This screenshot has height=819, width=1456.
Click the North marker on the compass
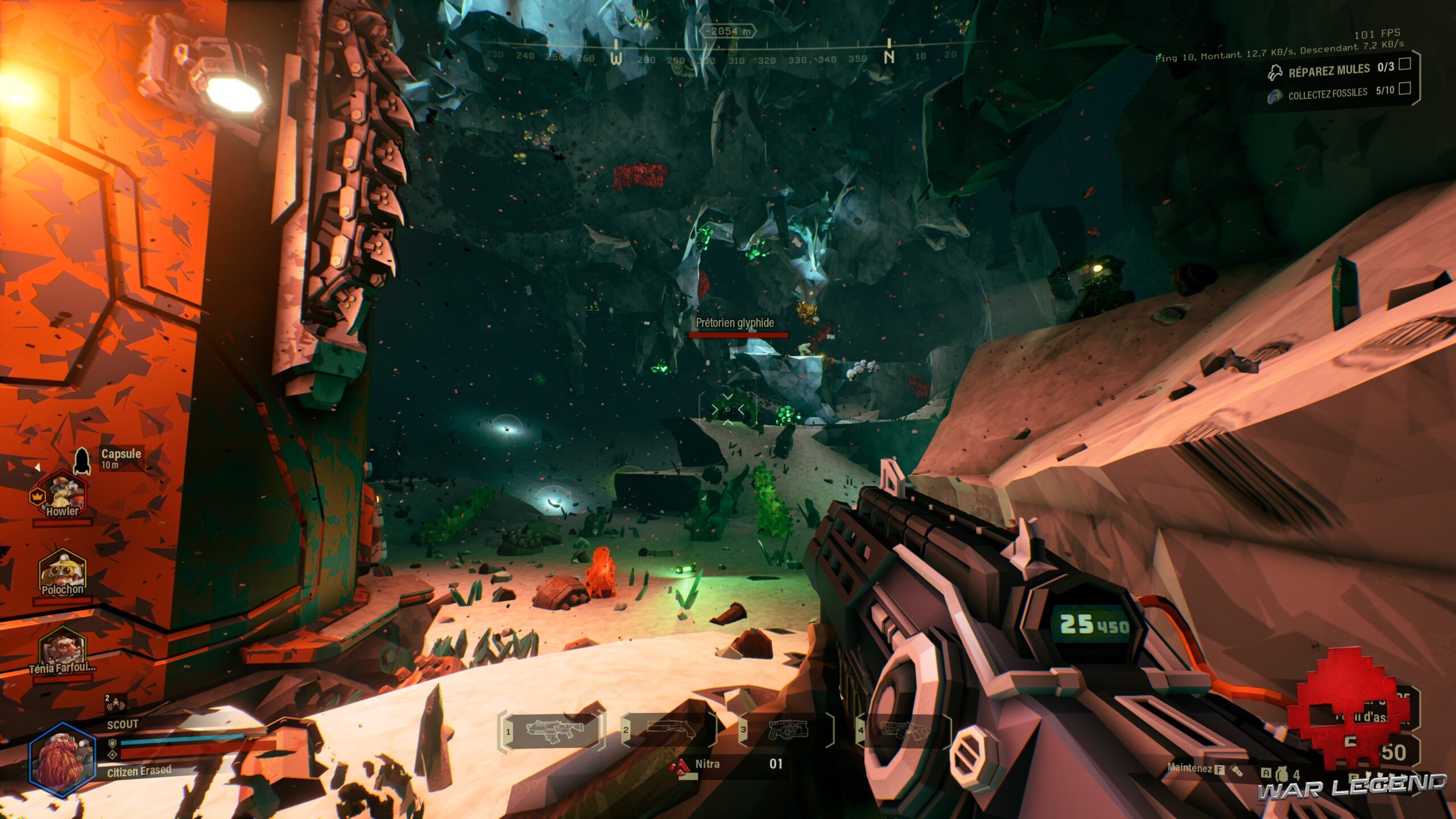click(x=890, y=56)
